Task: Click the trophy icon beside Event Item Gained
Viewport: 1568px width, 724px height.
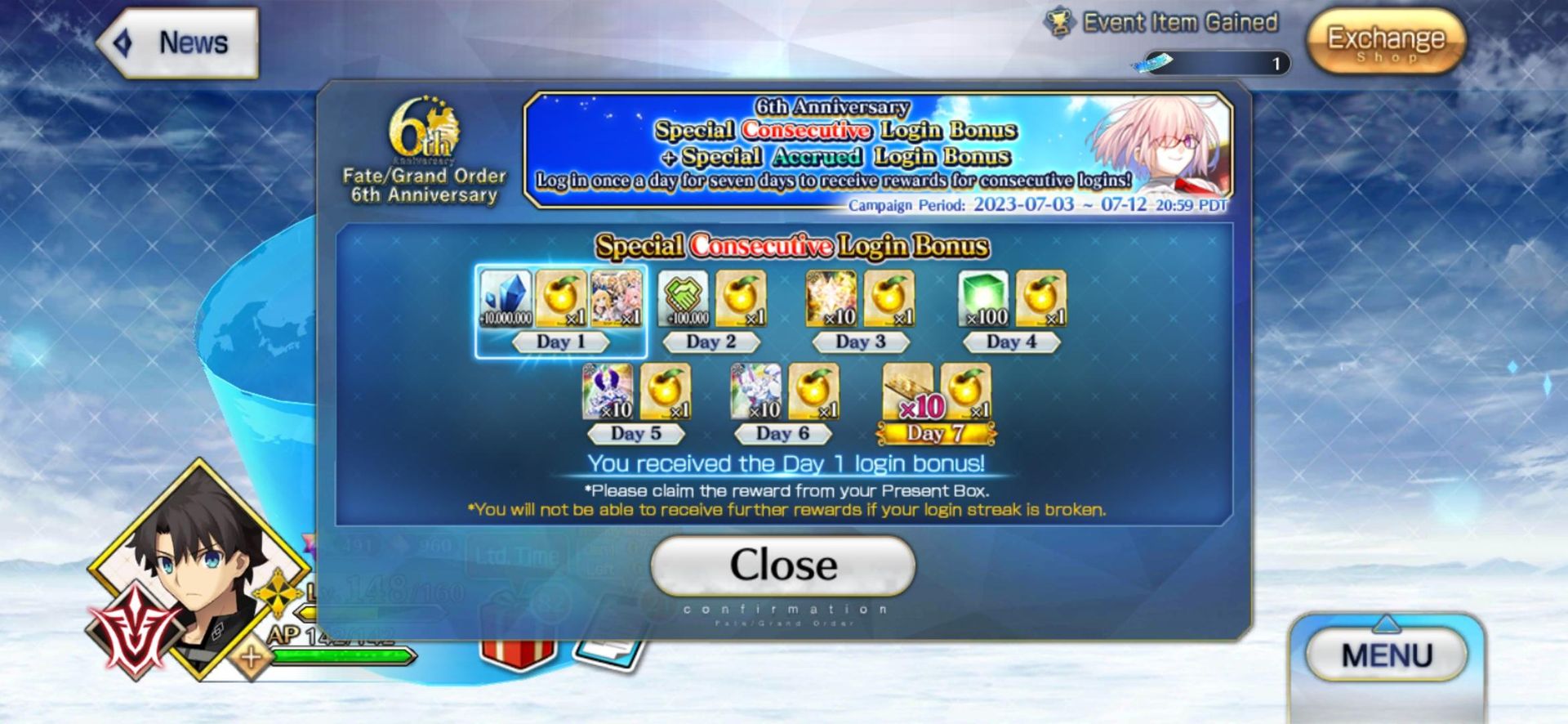Action: (x=1060, y=22)
